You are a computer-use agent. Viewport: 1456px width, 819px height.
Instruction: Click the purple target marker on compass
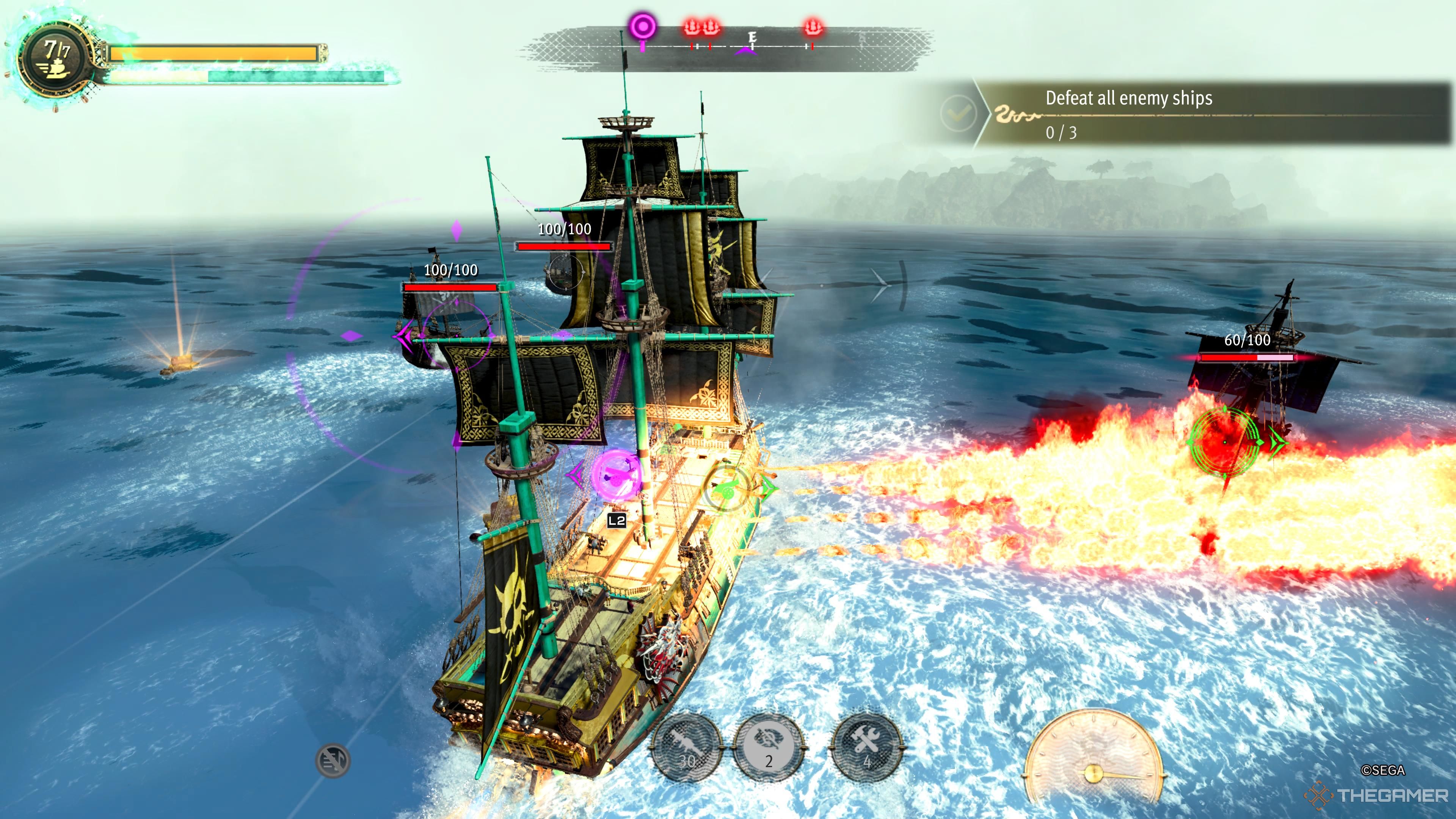(643, 26)
